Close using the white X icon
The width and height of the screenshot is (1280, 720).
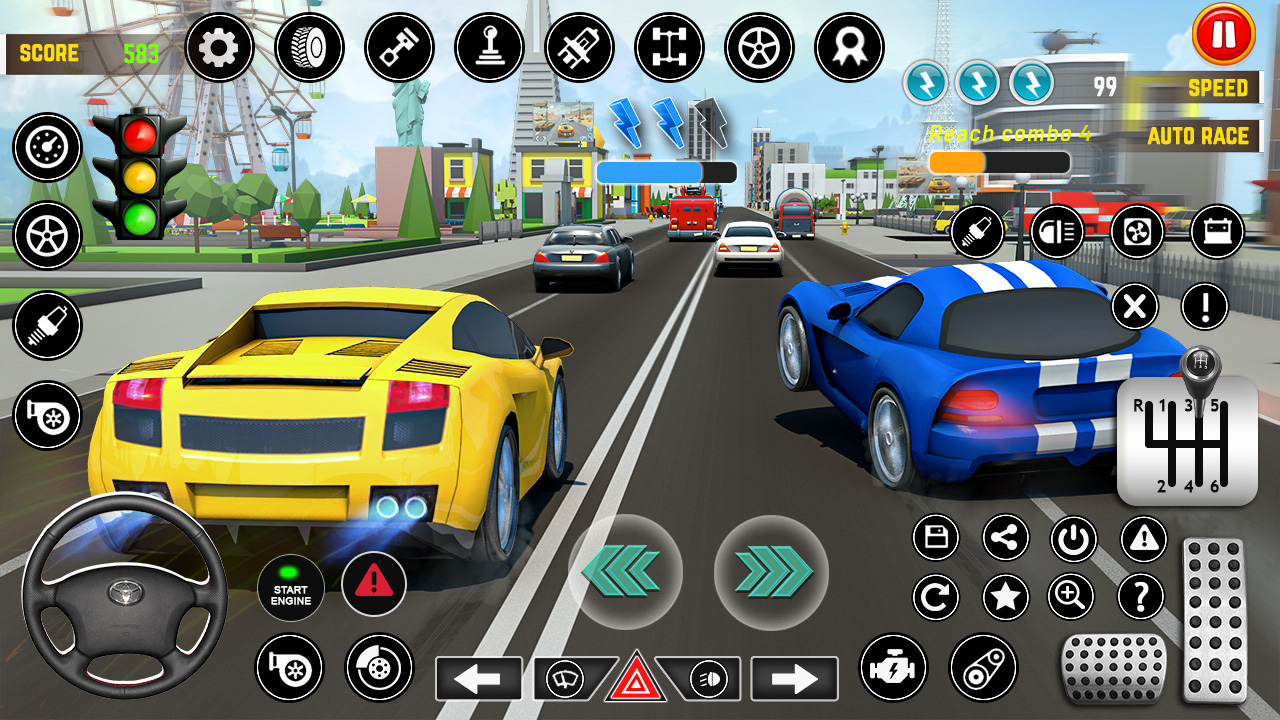(1135, 306)
